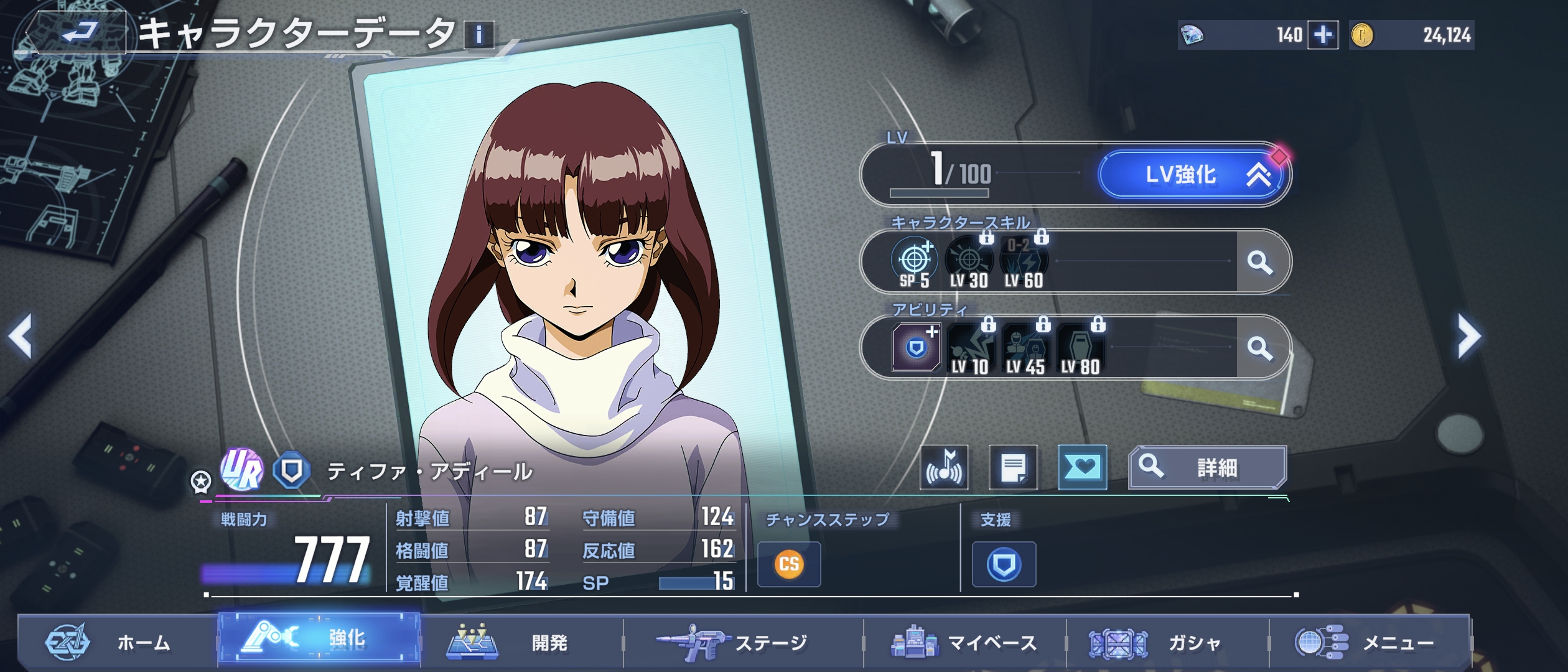This screenshot has height=672, width=1568.
Task: Toggle the heart favorite button
Action: pos(1082,468)
